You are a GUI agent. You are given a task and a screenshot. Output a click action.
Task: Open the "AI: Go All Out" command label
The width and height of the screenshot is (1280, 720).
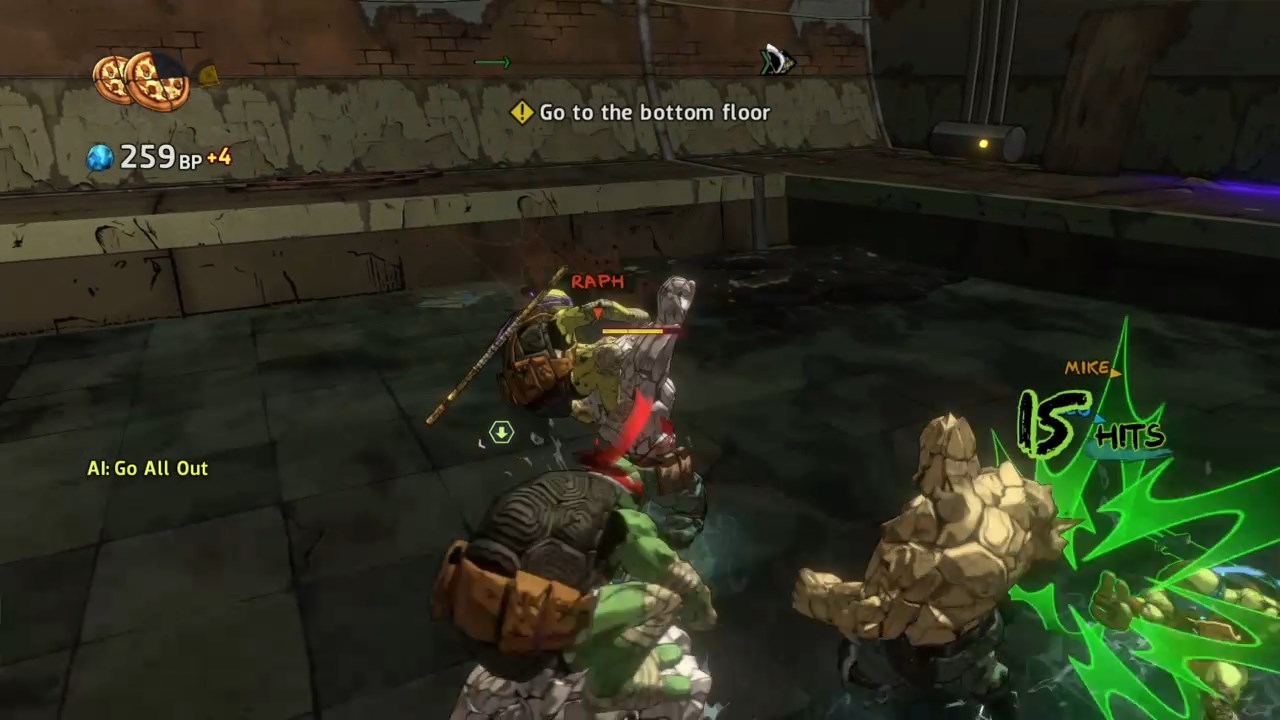147,468
